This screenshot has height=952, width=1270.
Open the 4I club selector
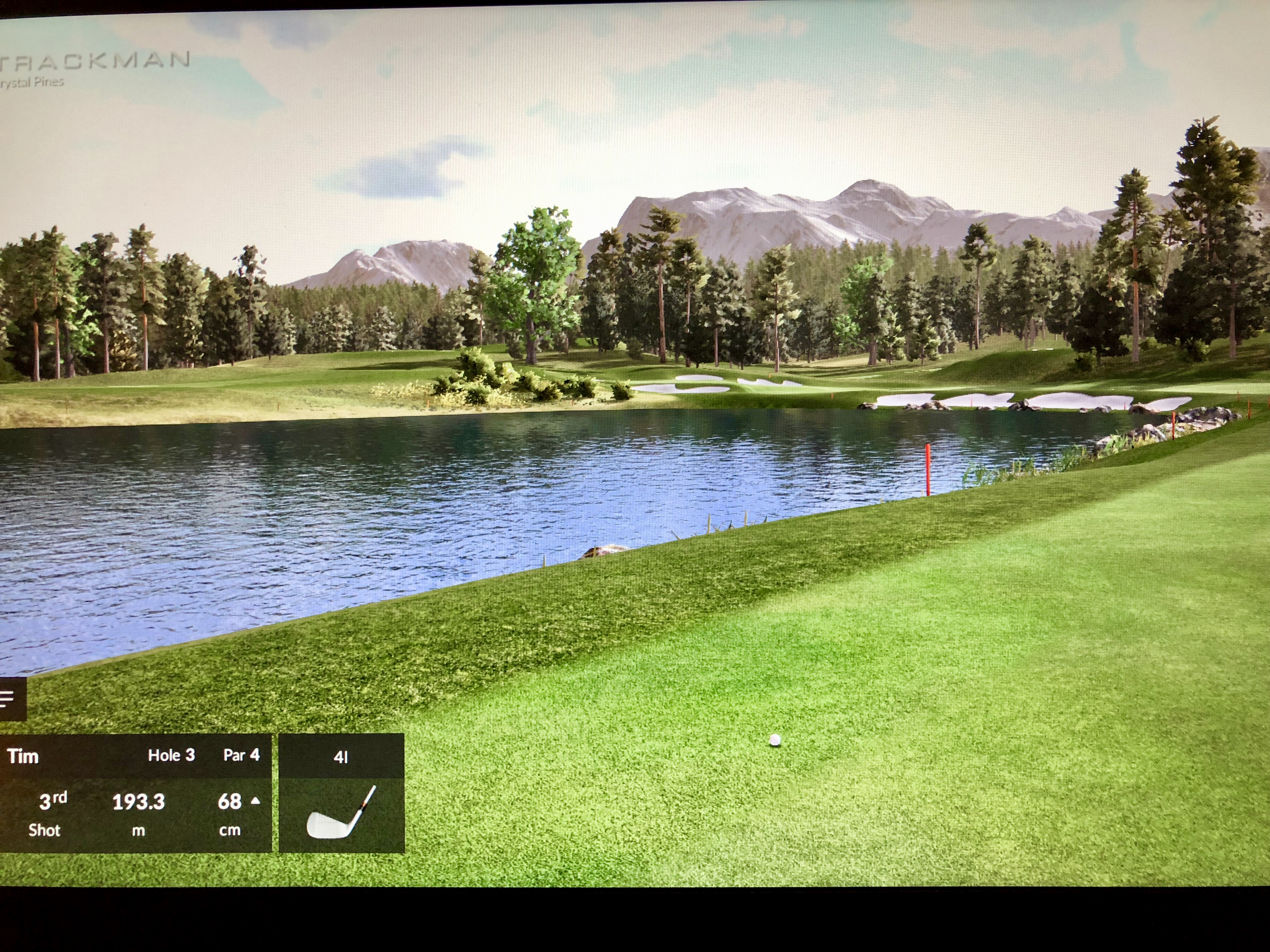point(341,793)
